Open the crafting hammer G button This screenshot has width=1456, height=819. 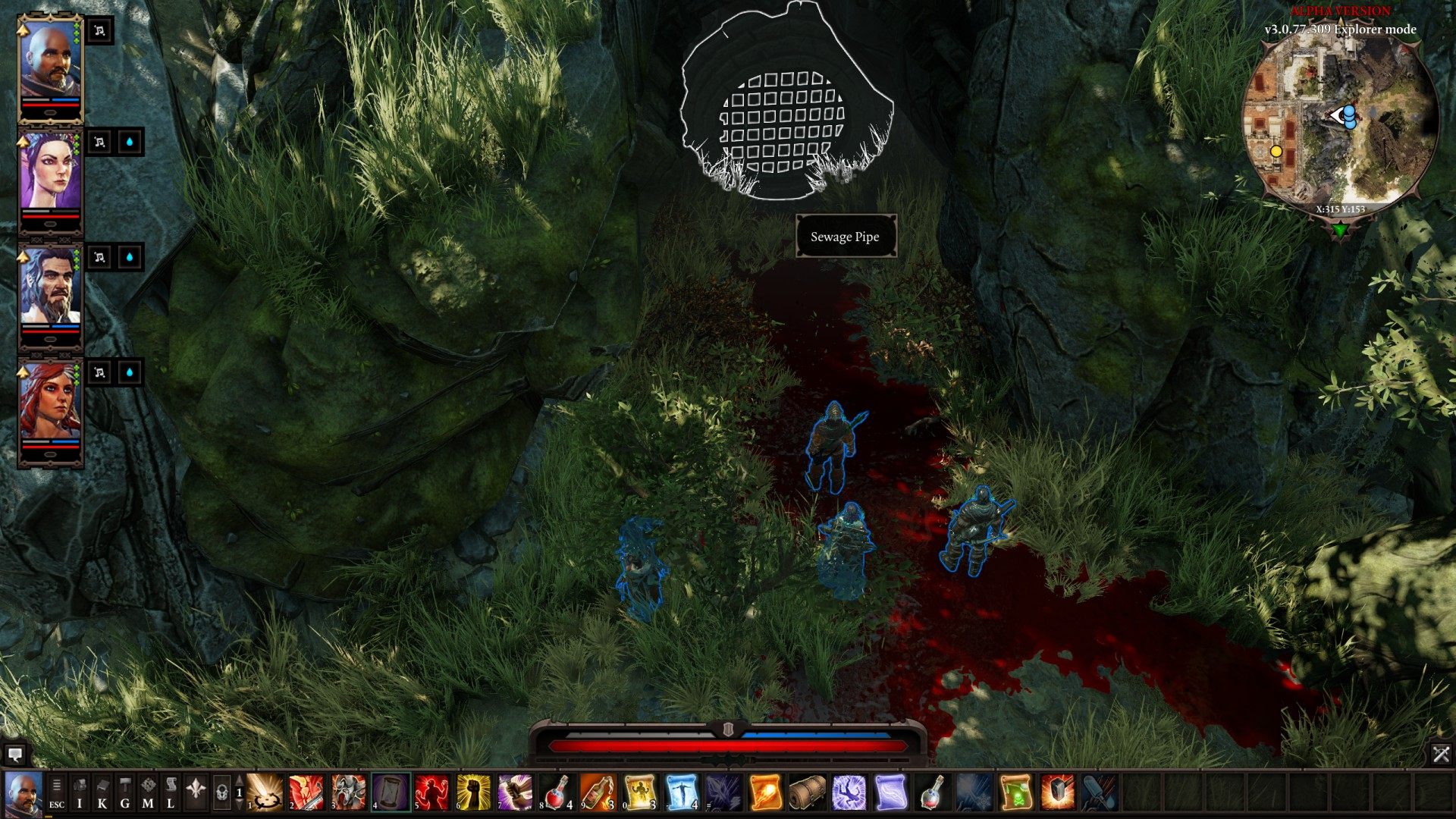pos(125,792)
